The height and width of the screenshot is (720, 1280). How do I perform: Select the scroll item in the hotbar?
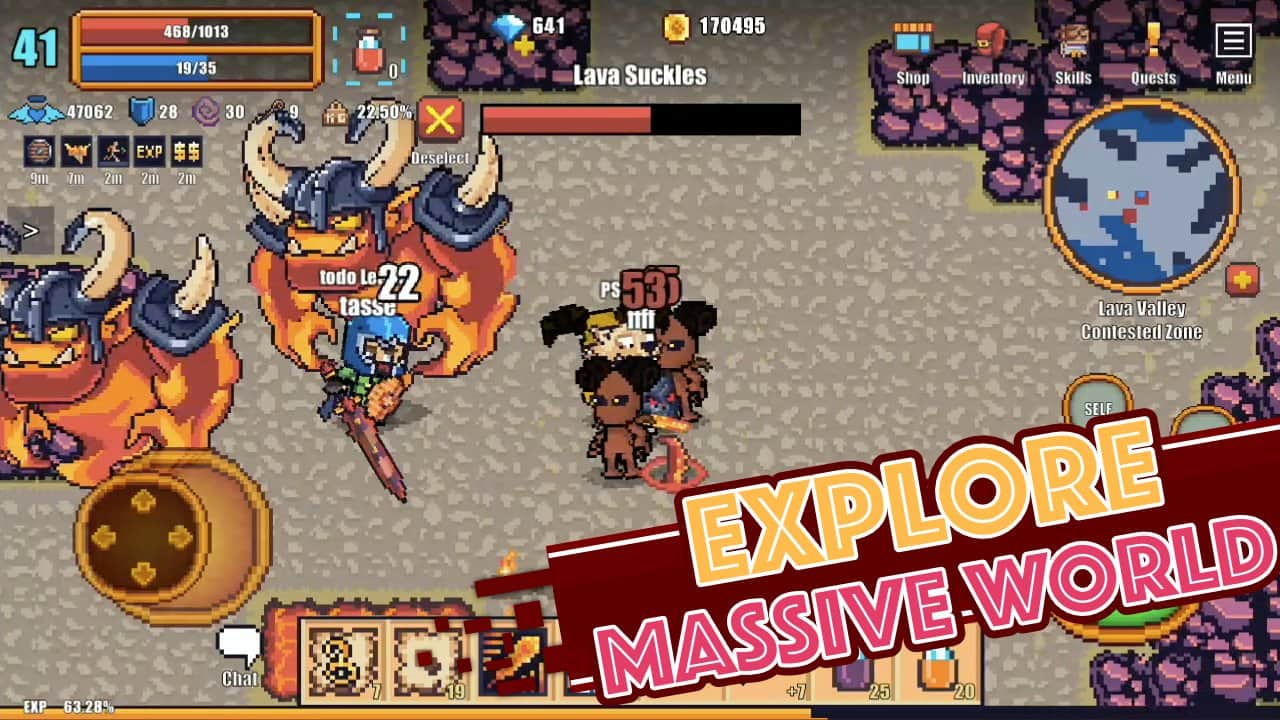341,660
